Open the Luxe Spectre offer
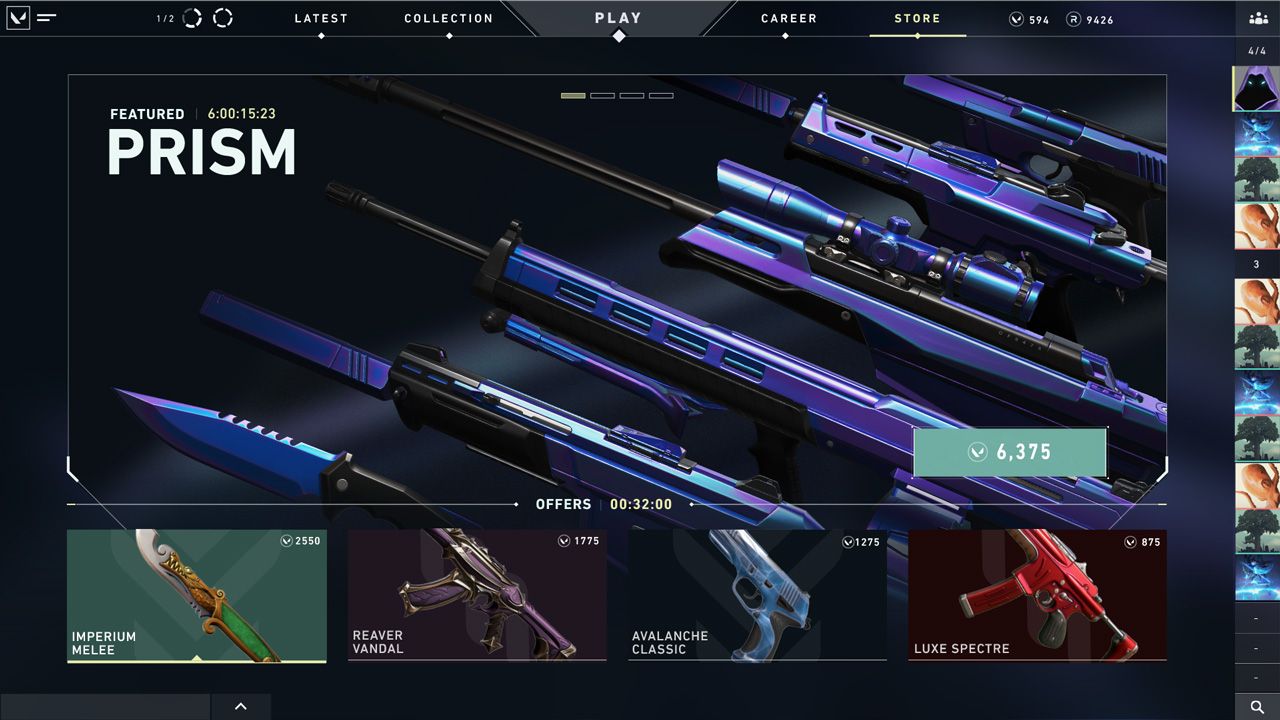 point(1037,595)
